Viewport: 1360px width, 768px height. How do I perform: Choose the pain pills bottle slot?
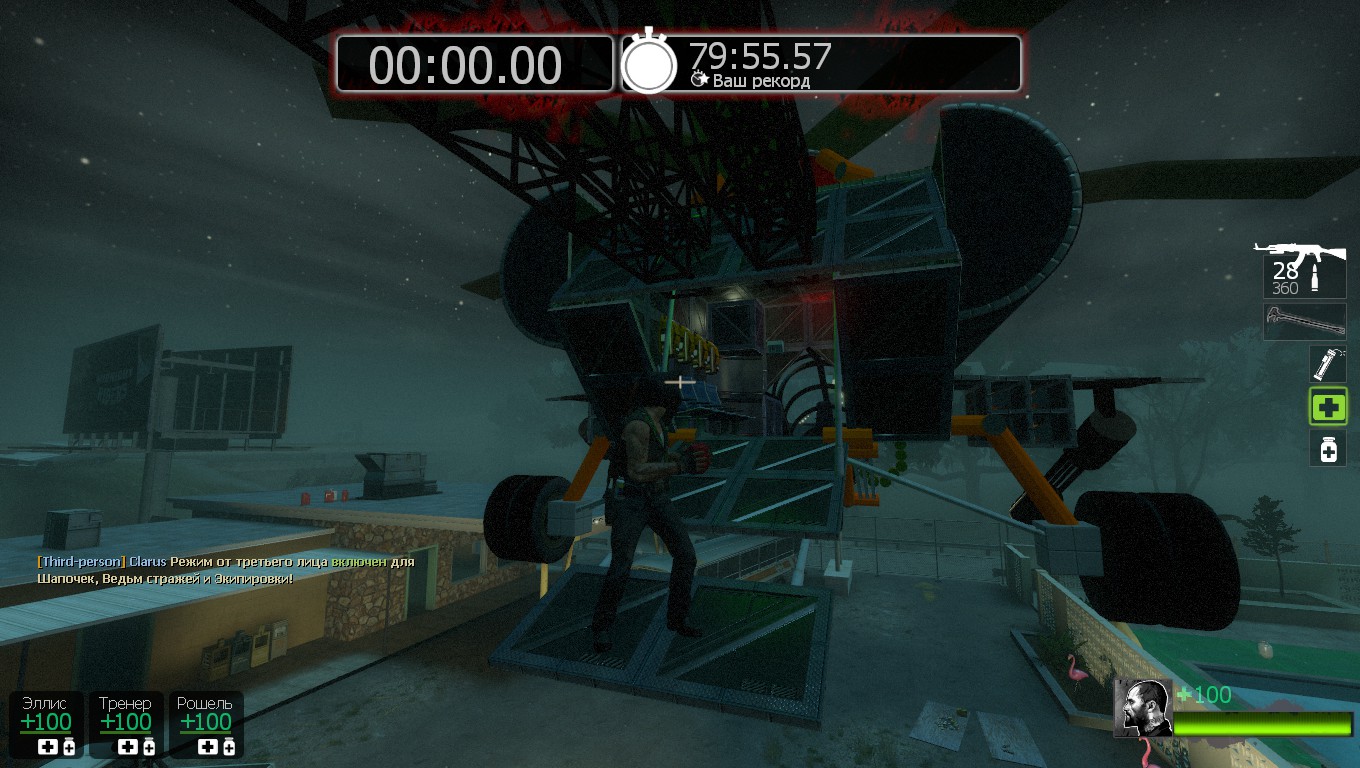coord(1328,449)
